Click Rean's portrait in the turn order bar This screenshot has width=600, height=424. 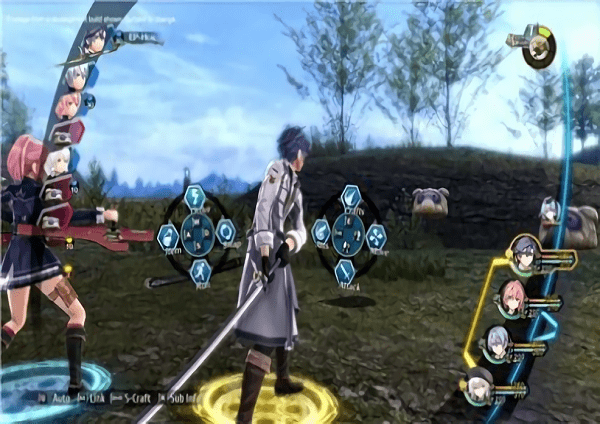pos(96,41)
